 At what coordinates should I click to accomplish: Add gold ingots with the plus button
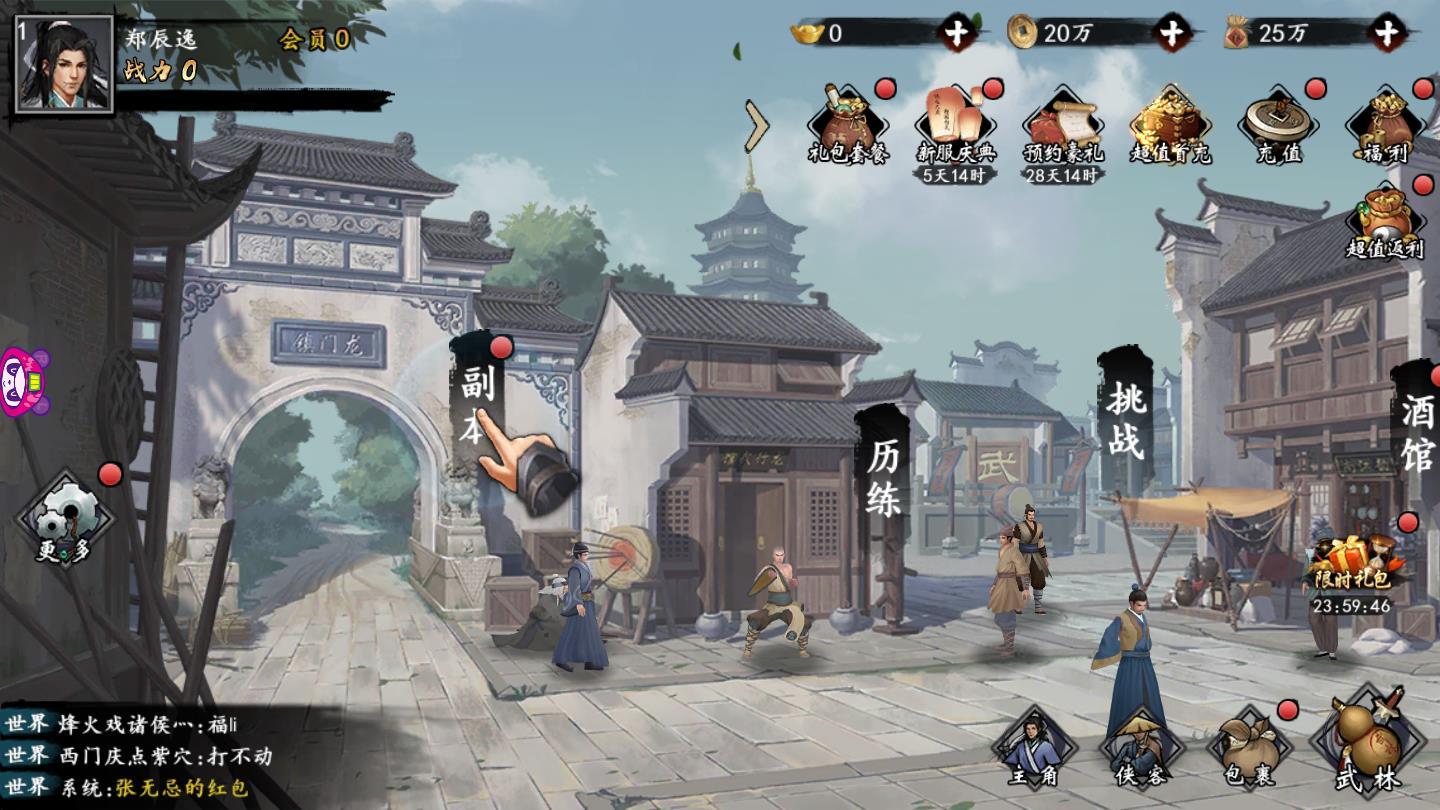(x=957, y=33)
